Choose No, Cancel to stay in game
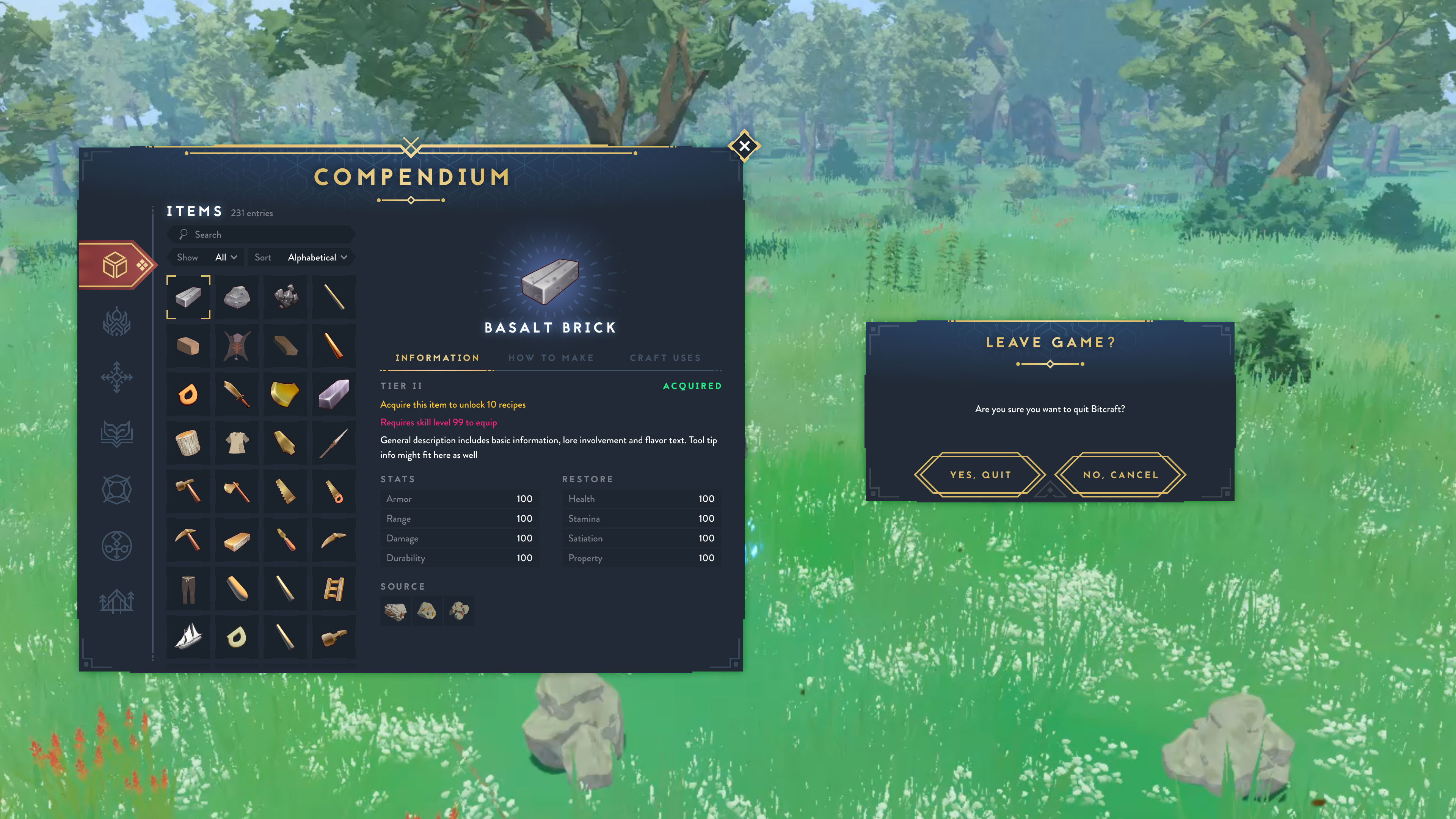 point(1120,475)
